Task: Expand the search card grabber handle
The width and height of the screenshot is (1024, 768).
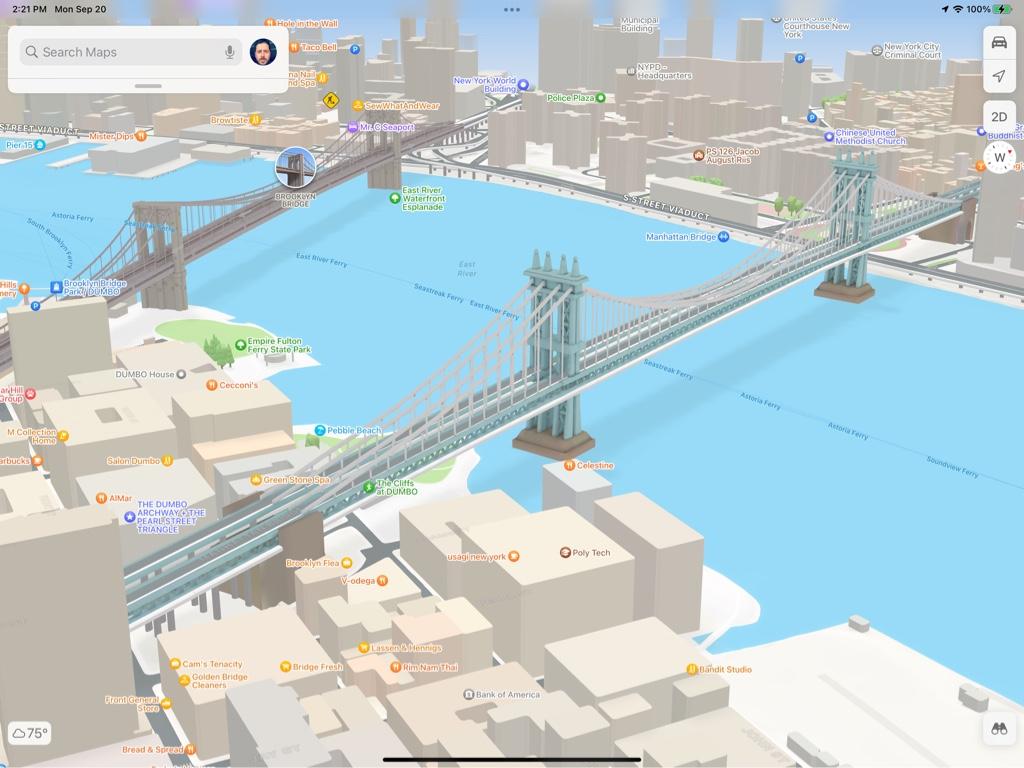Action: click(148, 86)
